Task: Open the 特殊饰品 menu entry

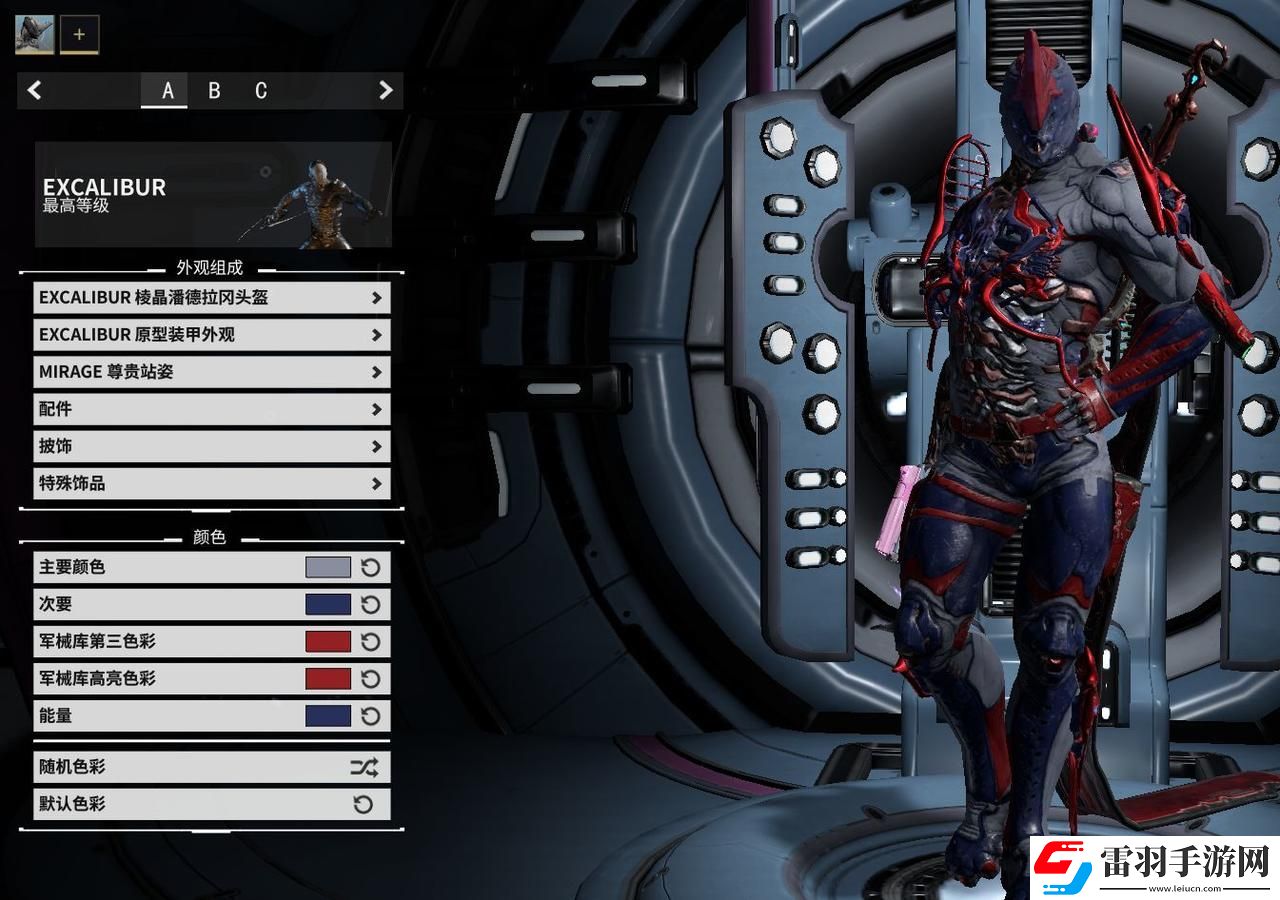Action: pos(211,483)
